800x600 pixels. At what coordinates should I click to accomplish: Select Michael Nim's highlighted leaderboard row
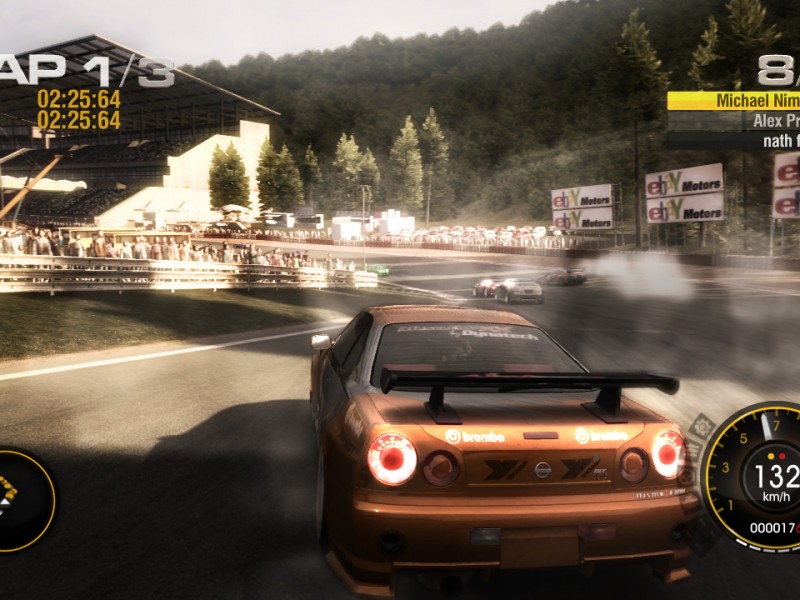(x=734, y=101)
